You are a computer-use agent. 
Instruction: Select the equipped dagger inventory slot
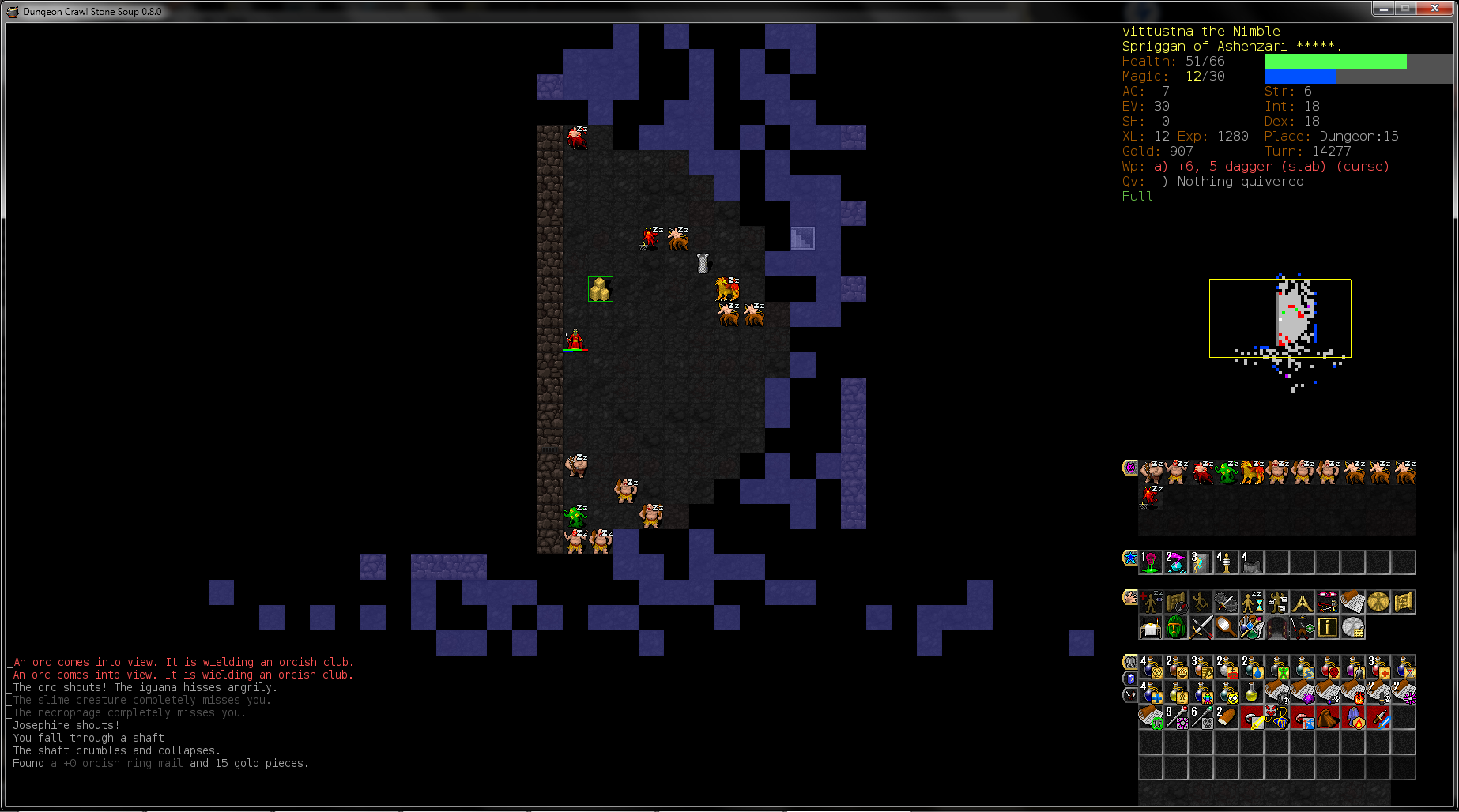point(1378,717)
